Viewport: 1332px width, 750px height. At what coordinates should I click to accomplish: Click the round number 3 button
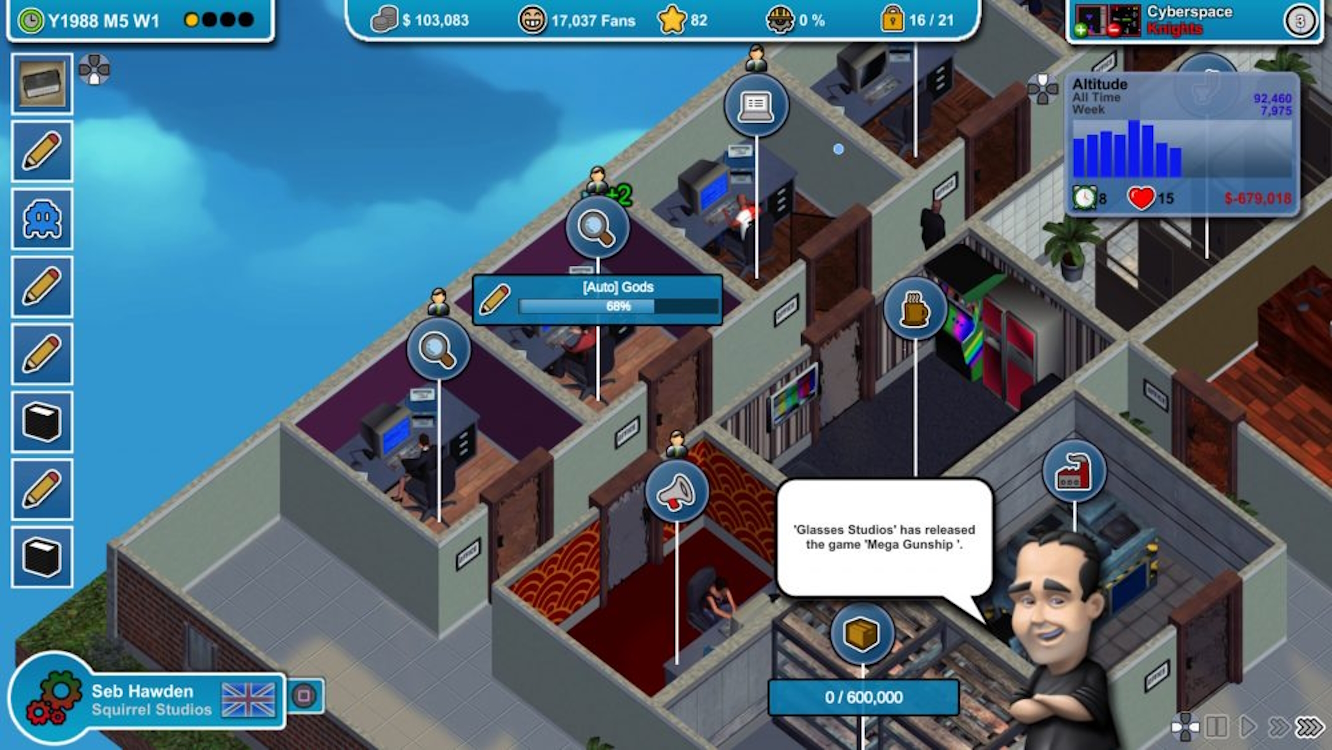pyautogui.click(x=1300, y=20)
